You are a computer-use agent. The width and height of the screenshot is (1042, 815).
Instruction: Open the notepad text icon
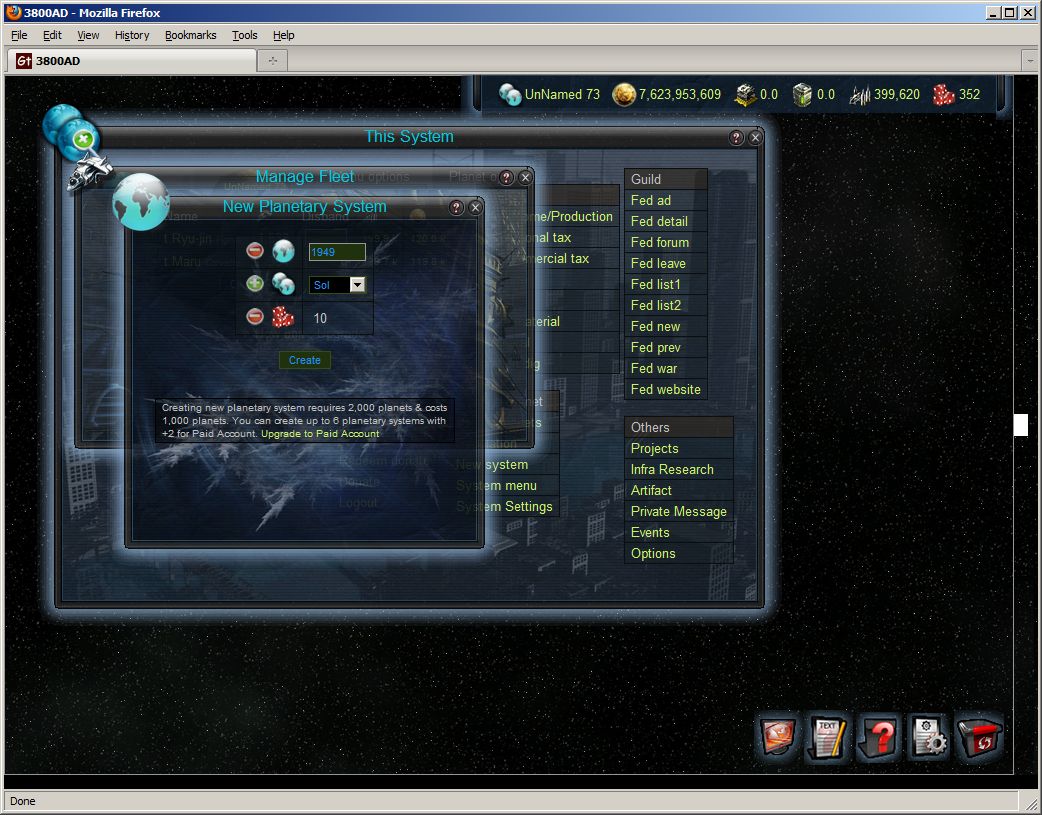click(x=827, y=738)
